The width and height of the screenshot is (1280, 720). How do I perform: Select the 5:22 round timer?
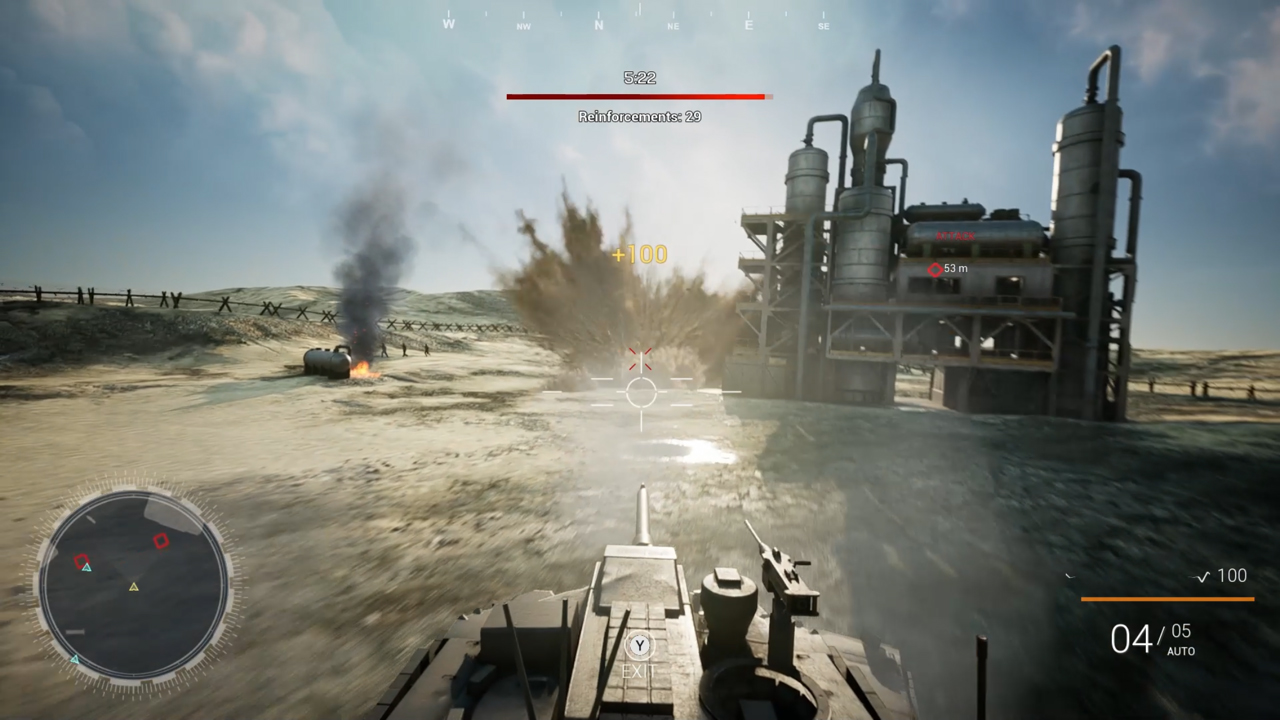point(639,77)
